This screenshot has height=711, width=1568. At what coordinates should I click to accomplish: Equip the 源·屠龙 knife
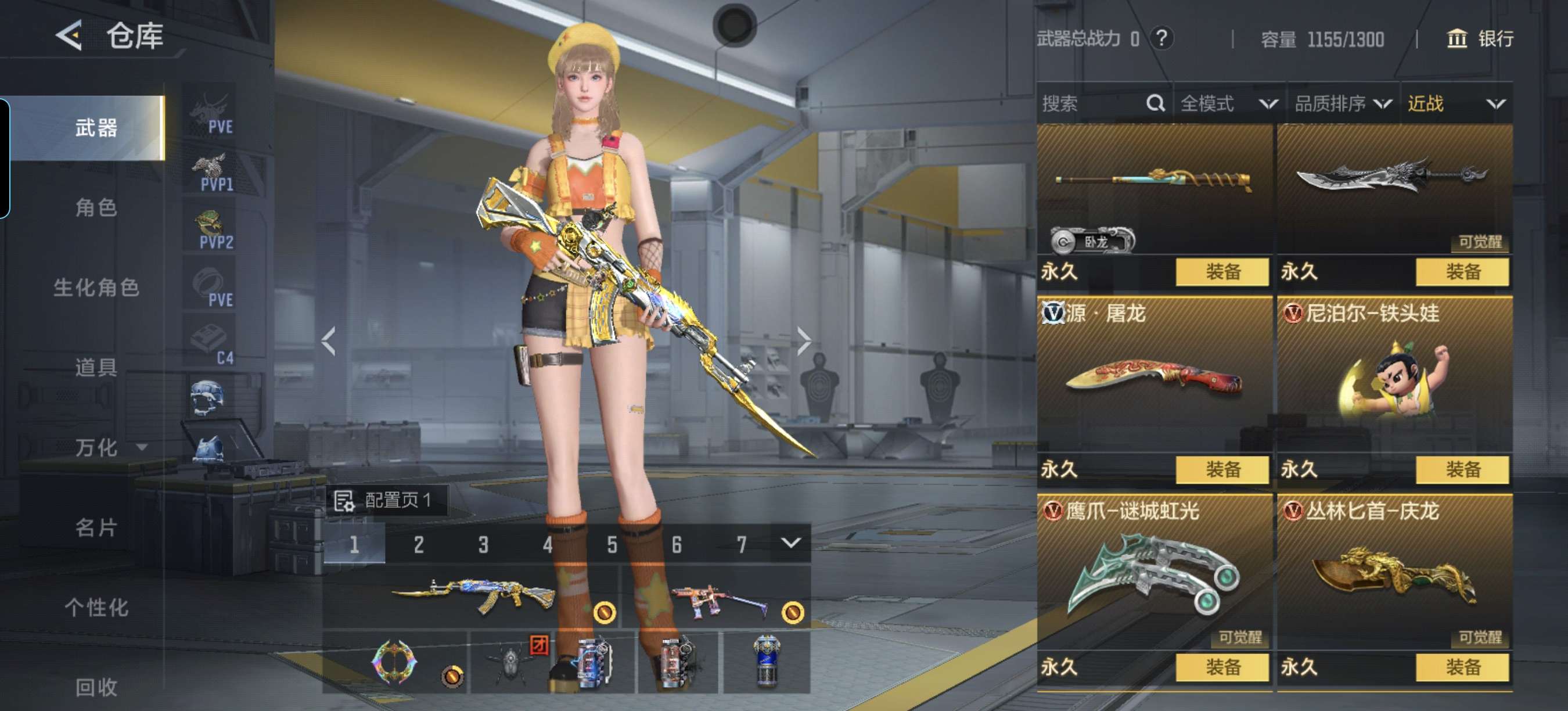1222,469
